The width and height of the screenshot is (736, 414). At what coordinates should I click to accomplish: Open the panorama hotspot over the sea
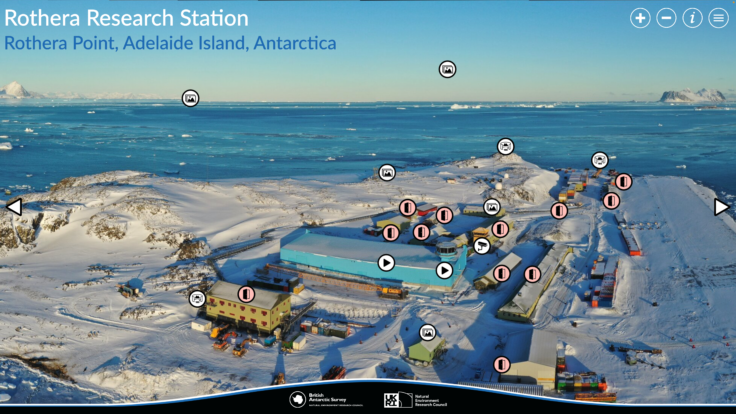(x=190, y=98)
